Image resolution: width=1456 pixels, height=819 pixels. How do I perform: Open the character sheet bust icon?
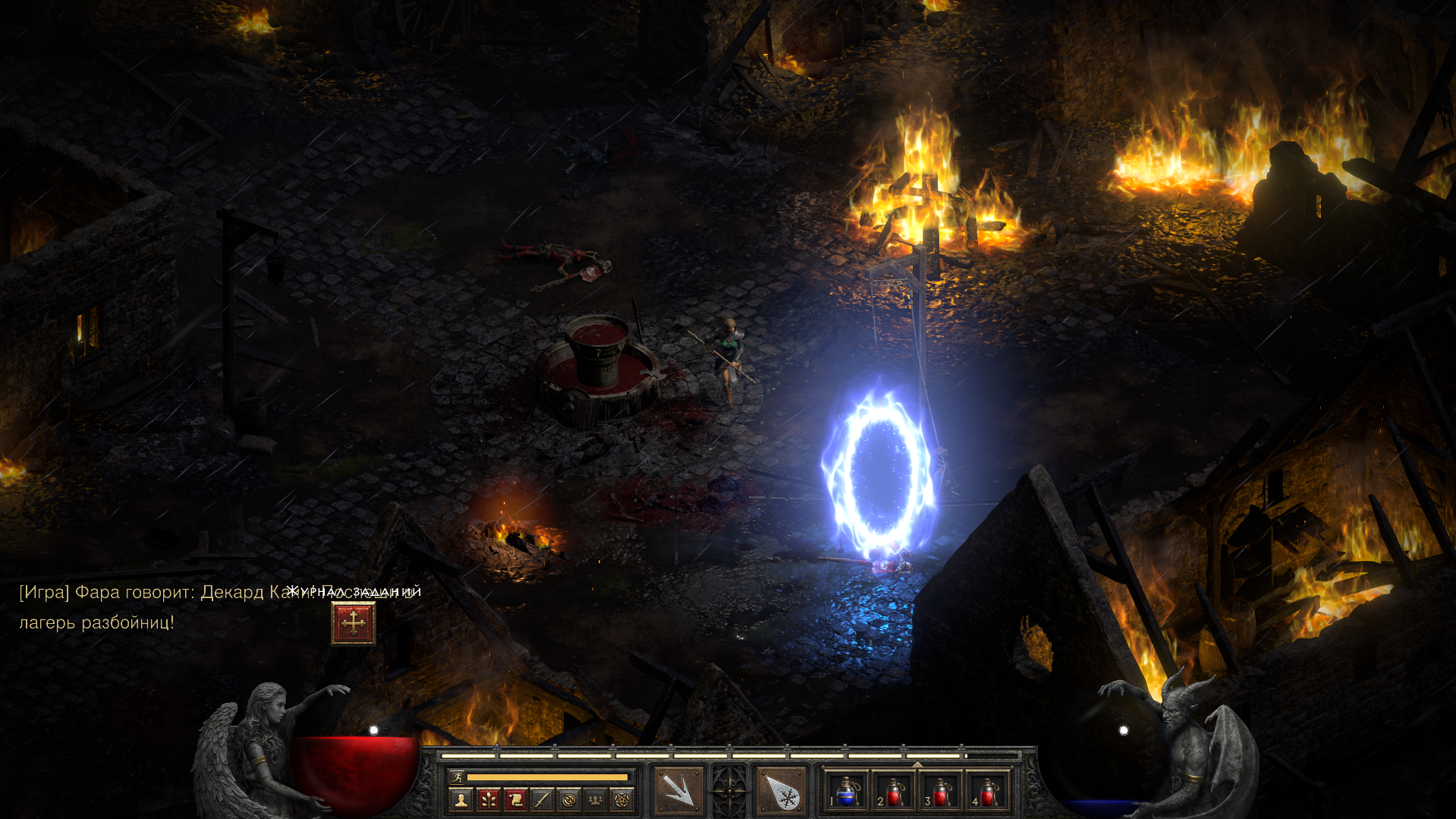coord(461,799)
